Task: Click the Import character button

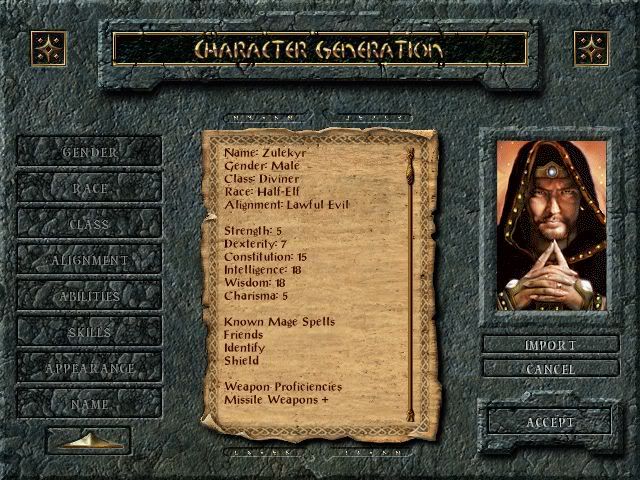Action: [x=550, y=345]
